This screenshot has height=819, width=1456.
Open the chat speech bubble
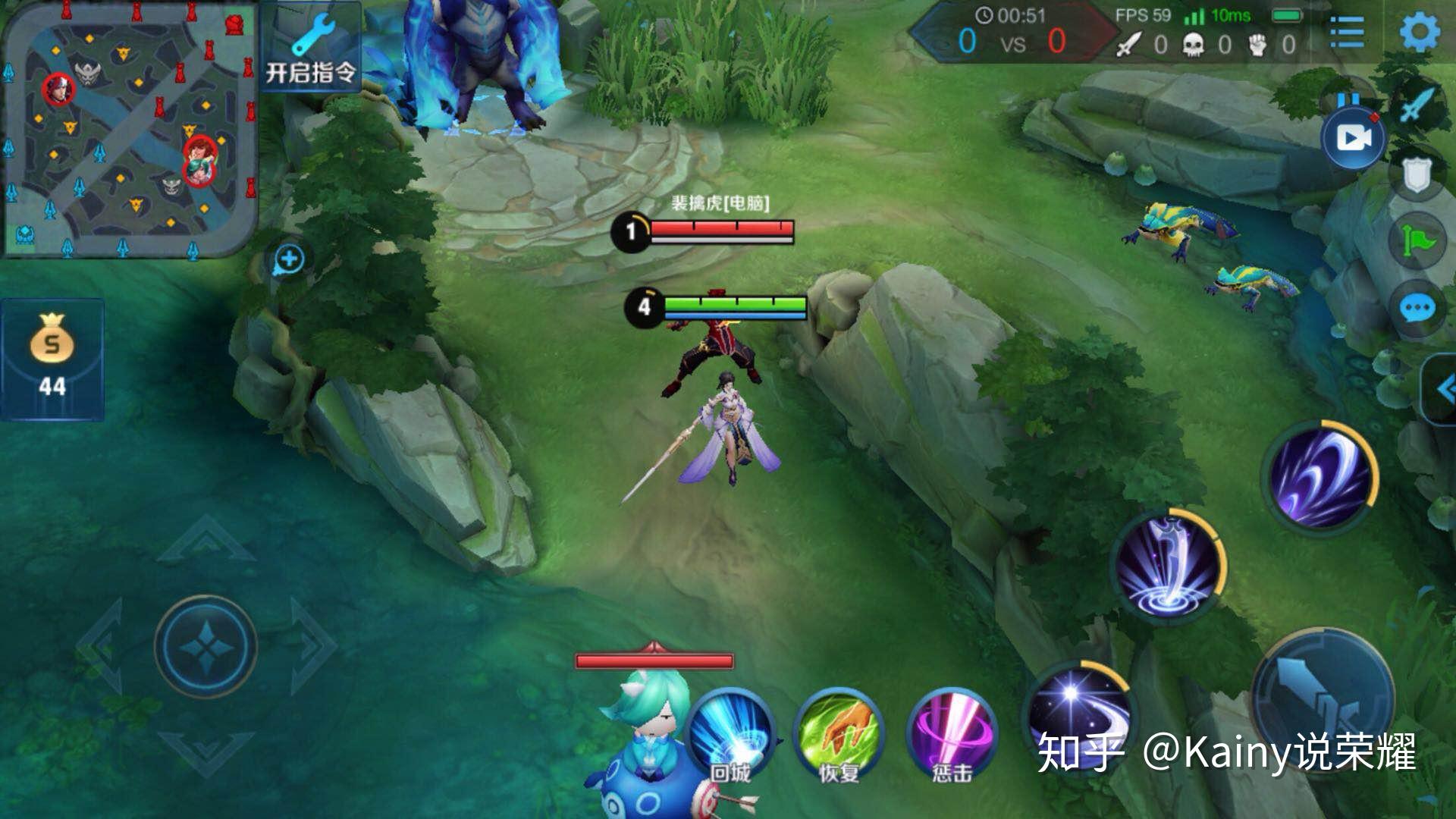[1417, 309]
